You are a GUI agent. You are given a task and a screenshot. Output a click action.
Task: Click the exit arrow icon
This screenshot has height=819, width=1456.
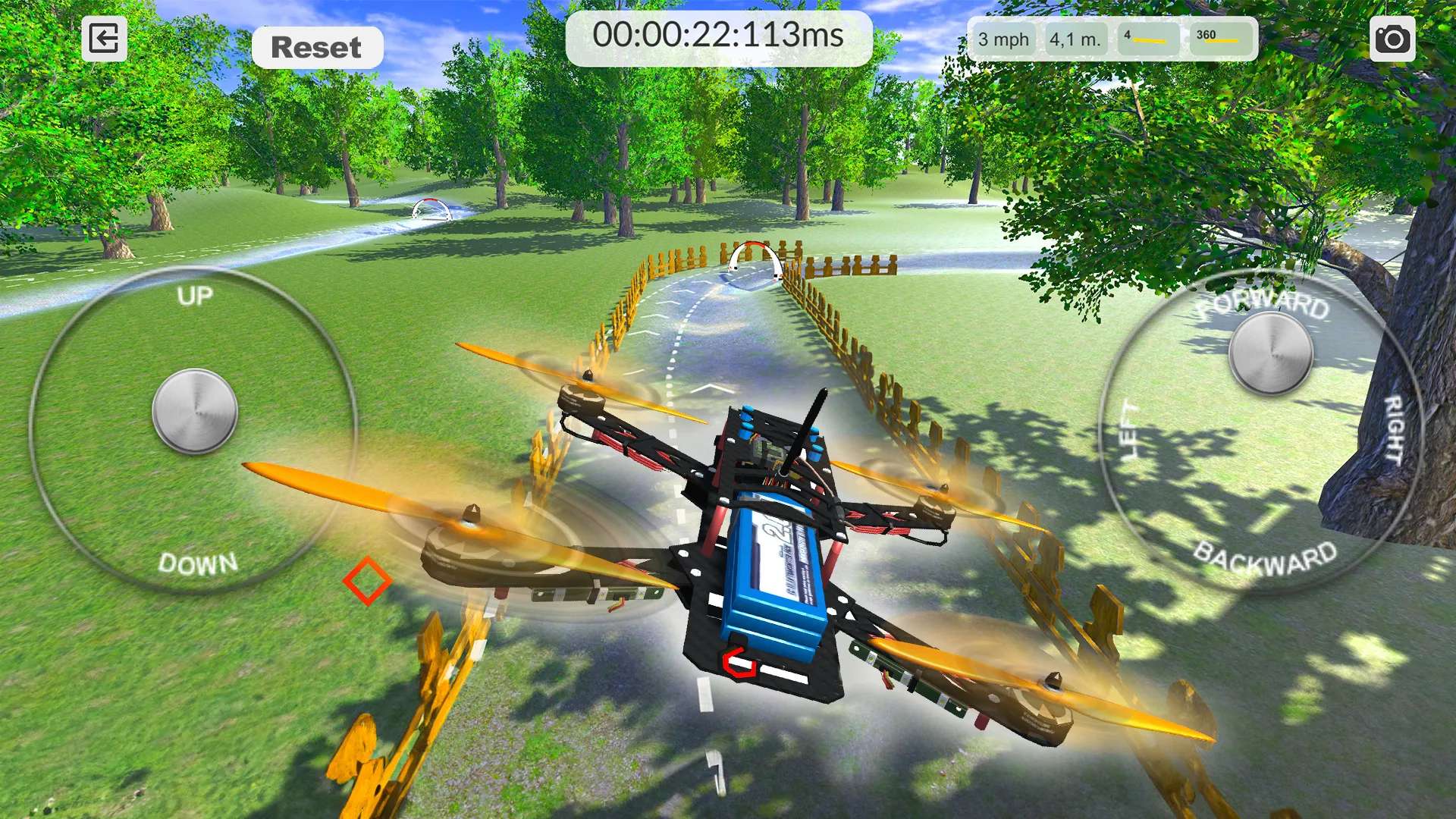click(x=105, y=38)
